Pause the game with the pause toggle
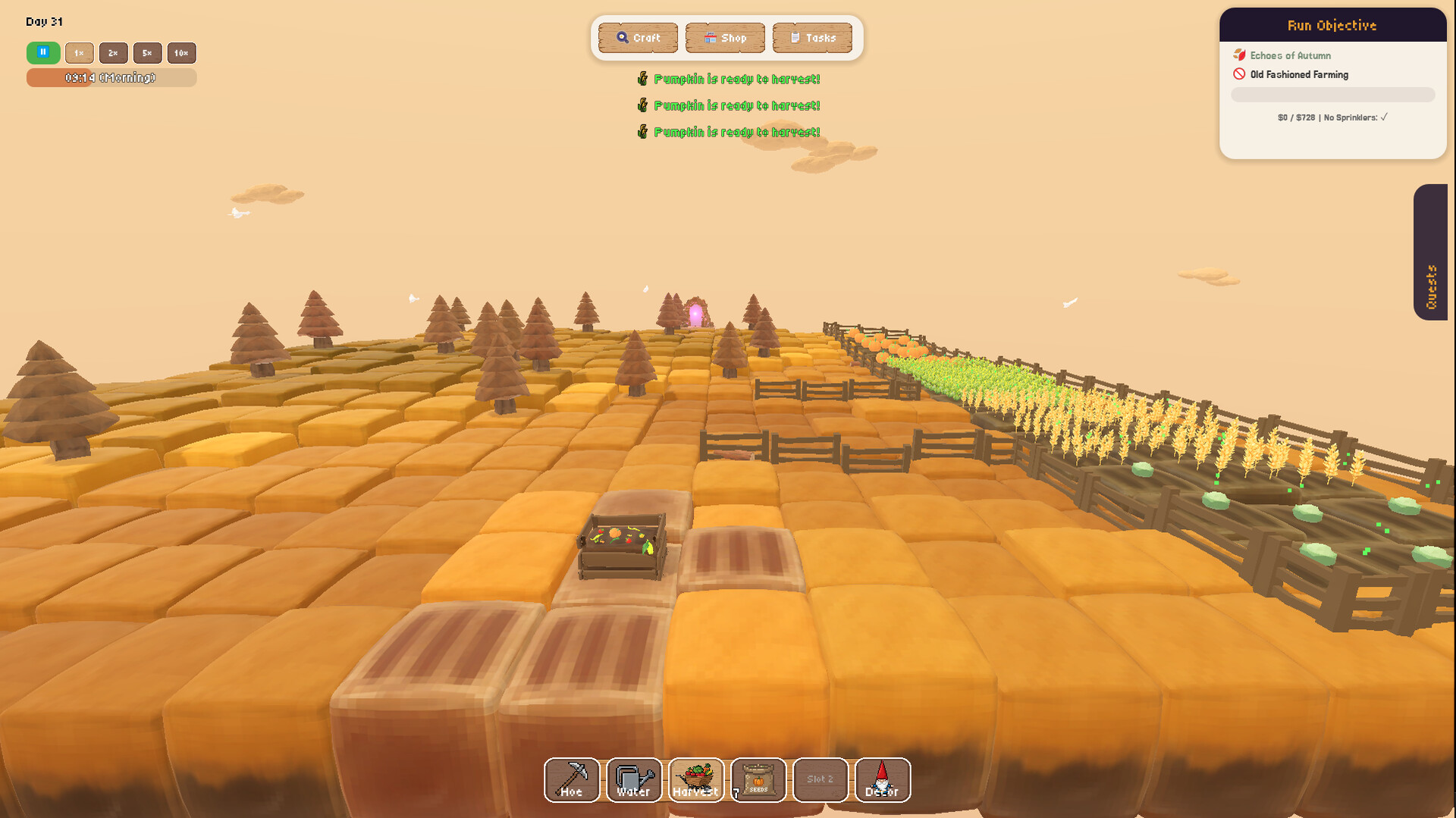The width and height of the screenshot is (1456, 818). coord(42,52)
